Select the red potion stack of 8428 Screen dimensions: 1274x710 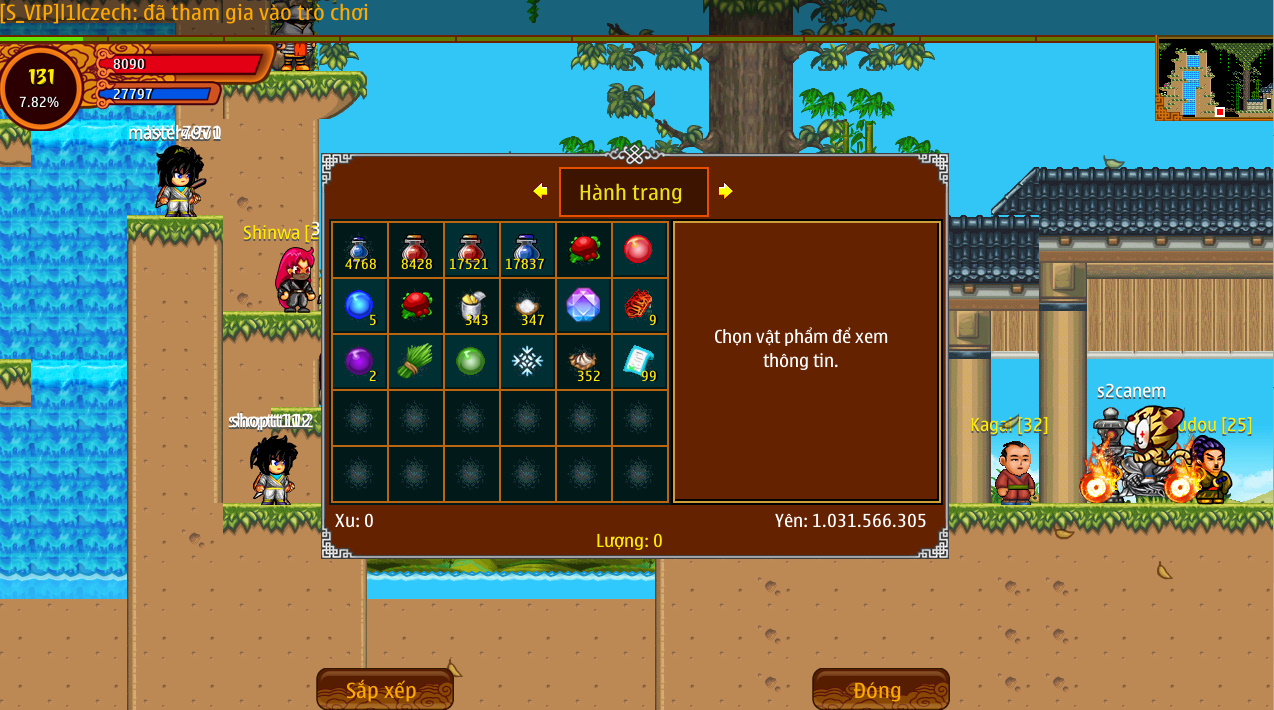click(416, 250)
